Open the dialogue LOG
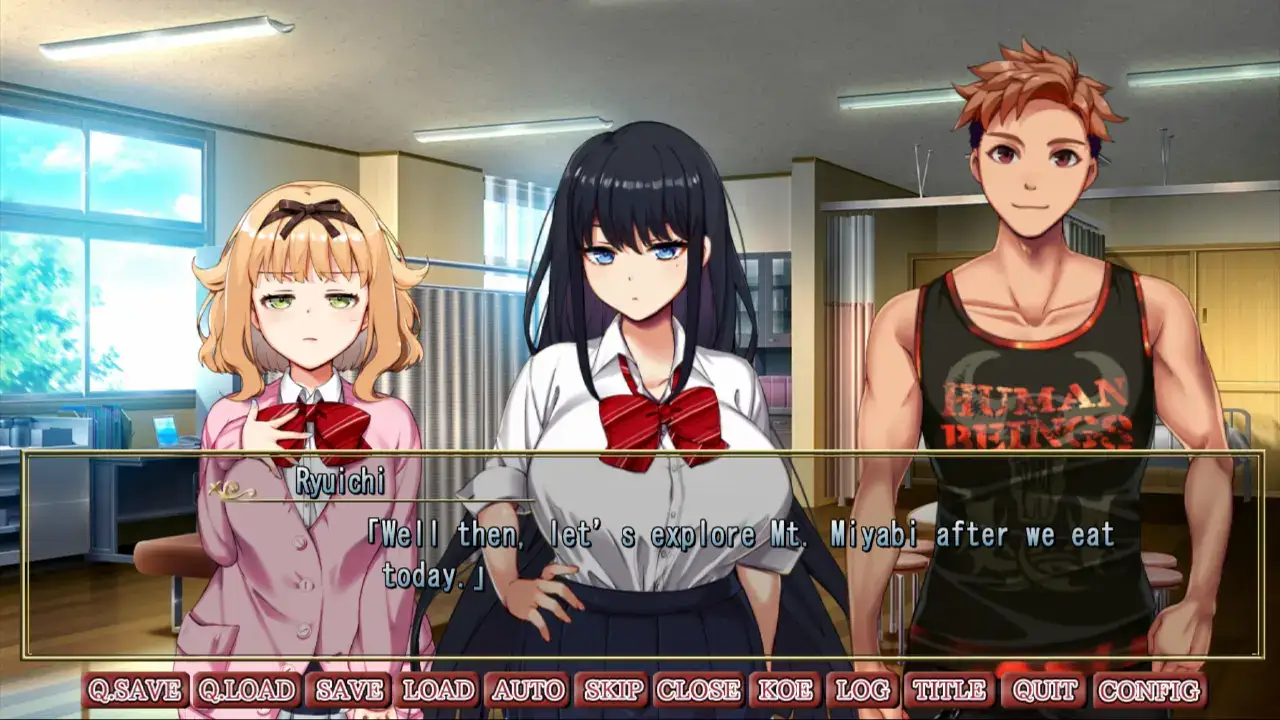1280x720 pixels. pos(863,690)
